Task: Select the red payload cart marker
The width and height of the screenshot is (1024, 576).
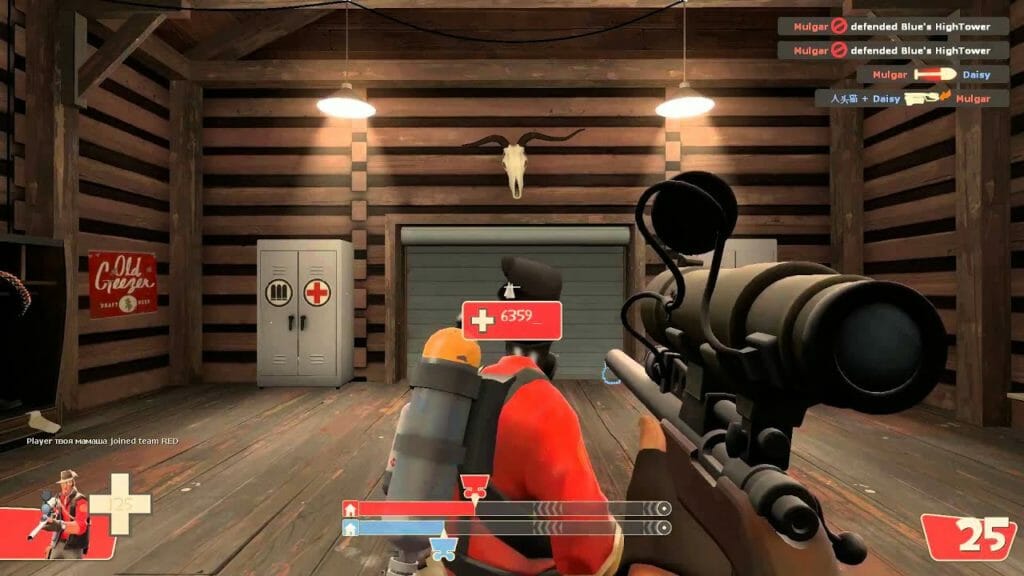Action: pyautogui.click(x=472, y=489)
